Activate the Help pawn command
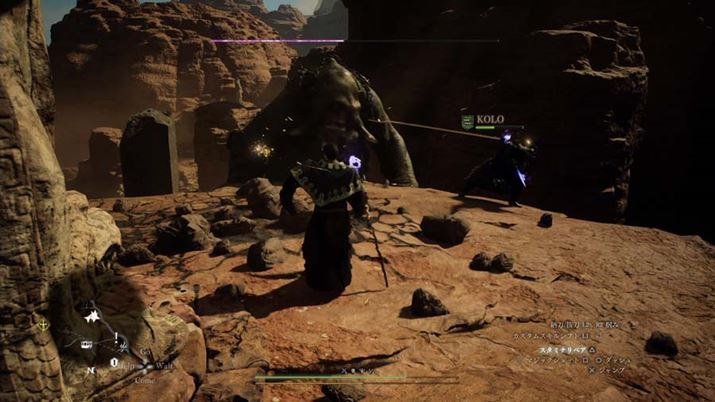The width and height of the screenshot is (715, 402). click(x=127, y=366)
